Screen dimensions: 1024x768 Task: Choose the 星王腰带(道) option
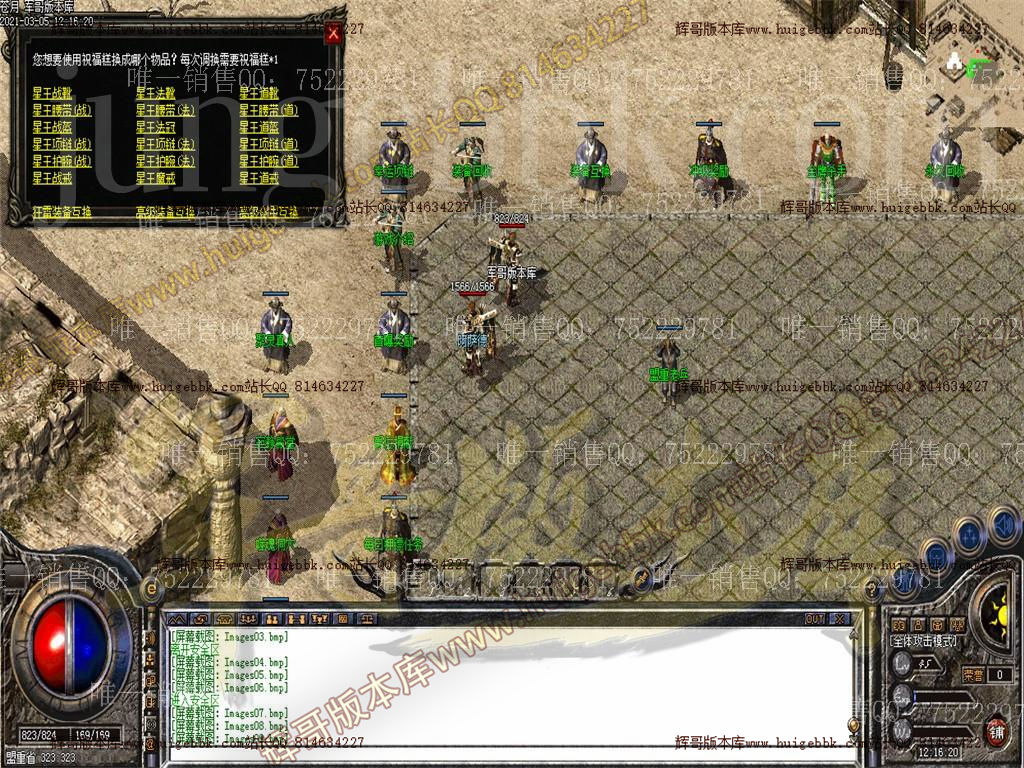tap(269, 110)
